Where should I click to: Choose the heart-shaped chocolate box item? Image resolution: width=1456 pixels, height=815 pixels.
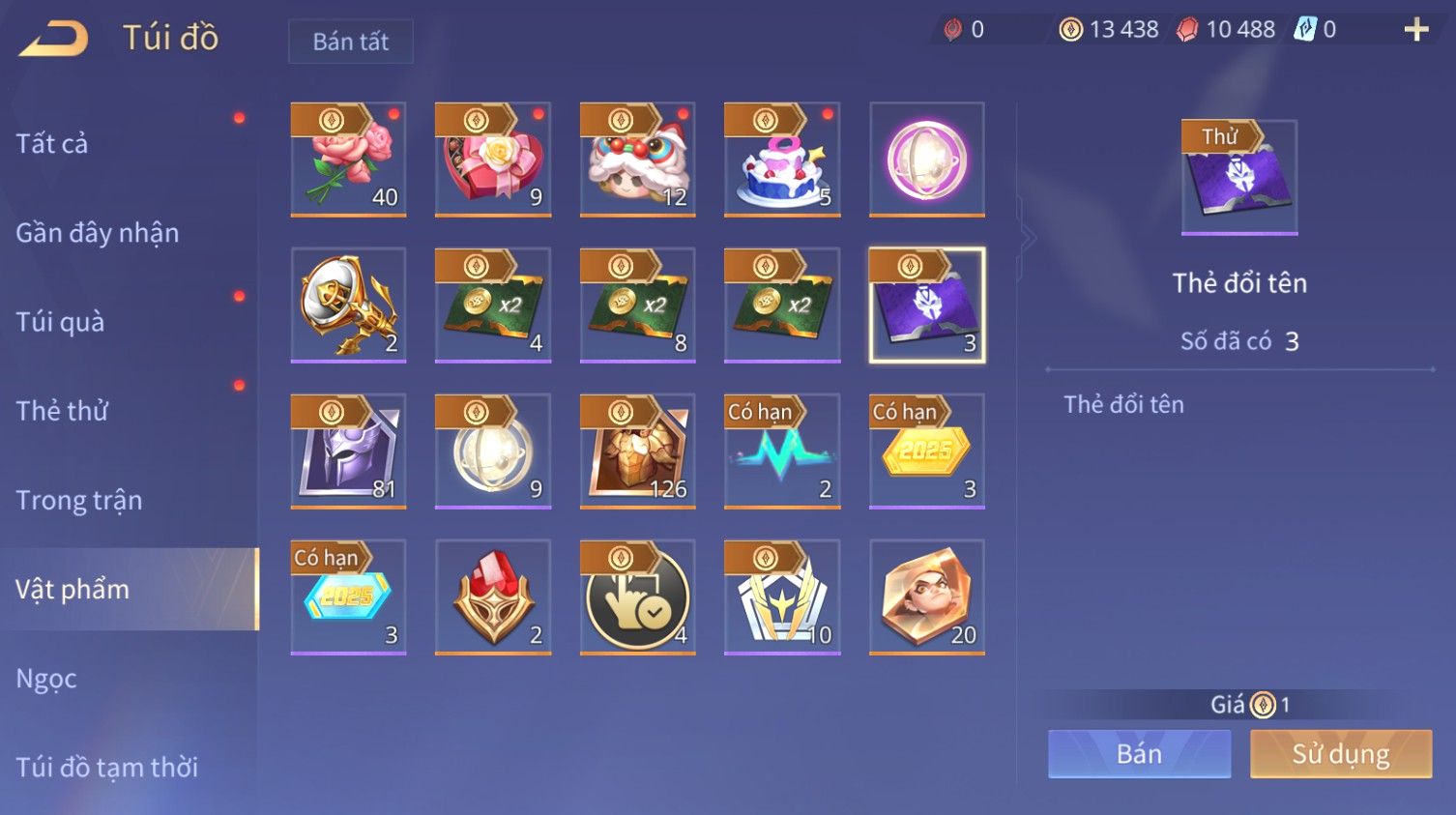(493, 160)
